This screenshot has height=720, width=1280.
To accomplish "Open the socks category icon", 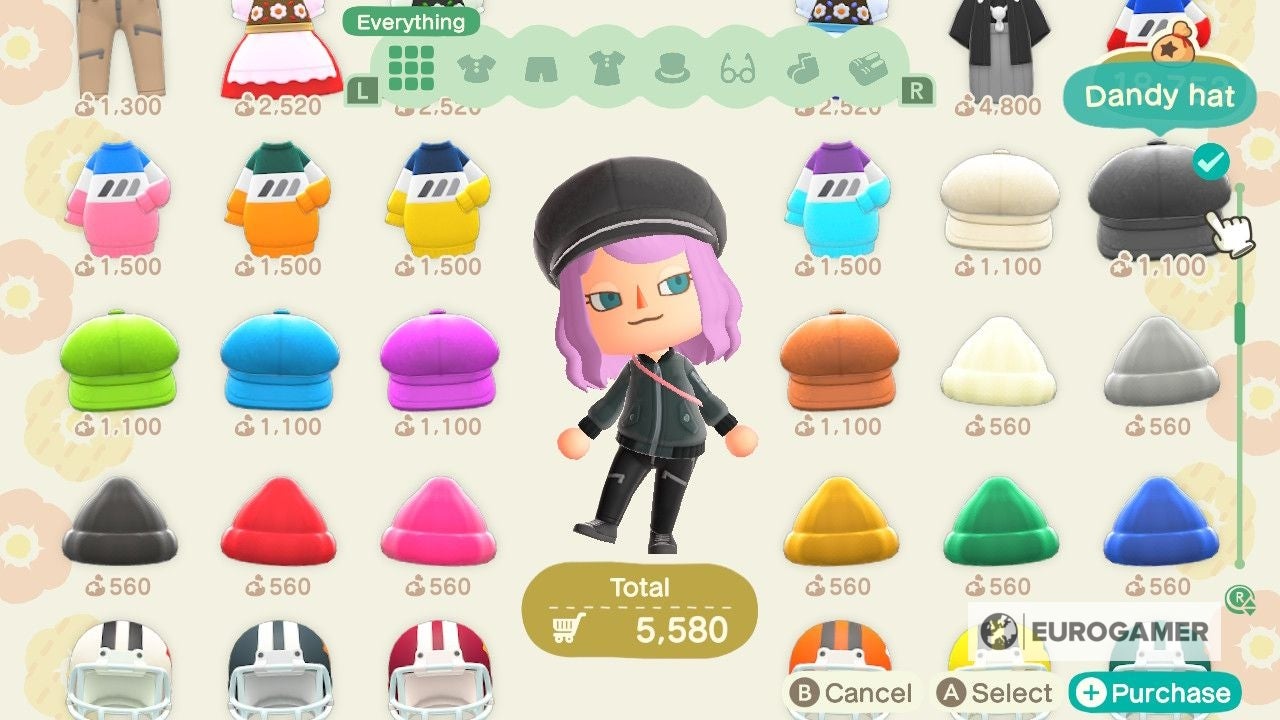I will [x=804, y=68].
